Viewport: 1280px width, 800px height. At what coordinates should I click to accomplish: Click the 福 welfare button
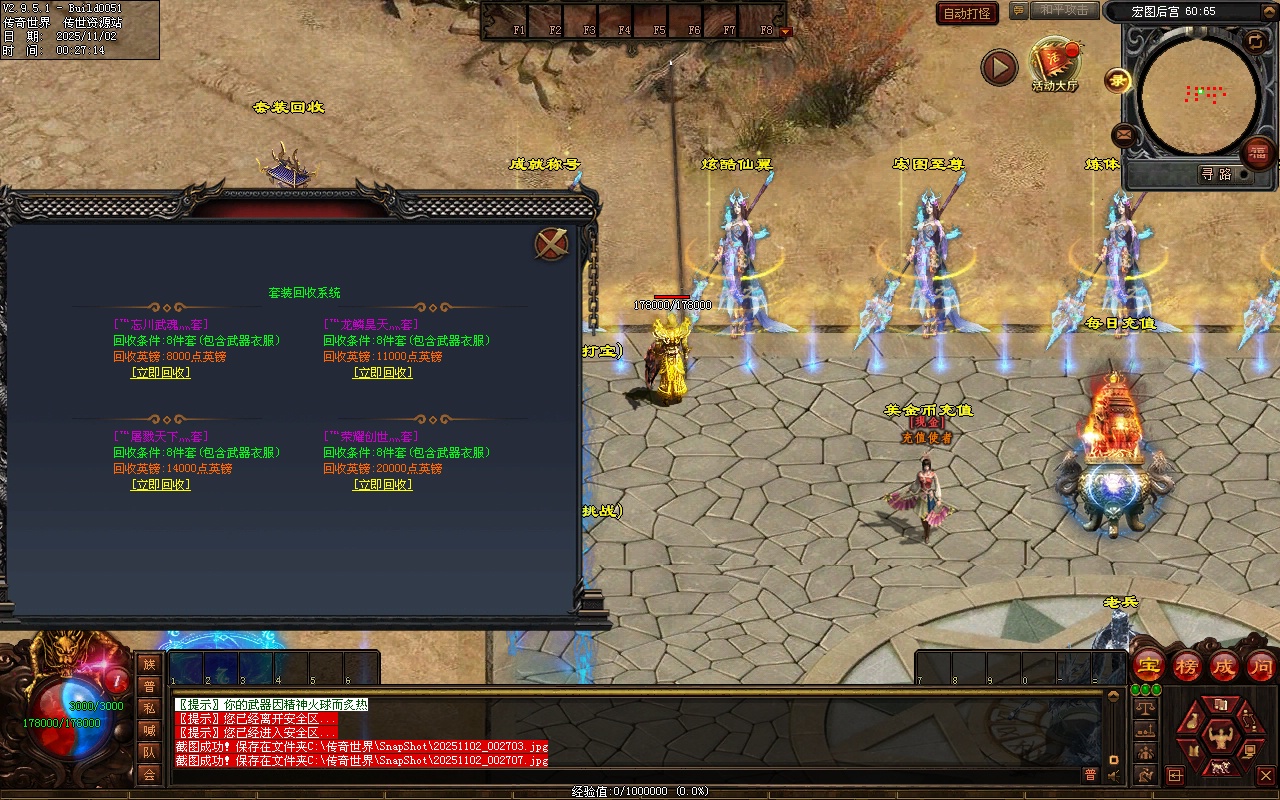click(1258, 153)
